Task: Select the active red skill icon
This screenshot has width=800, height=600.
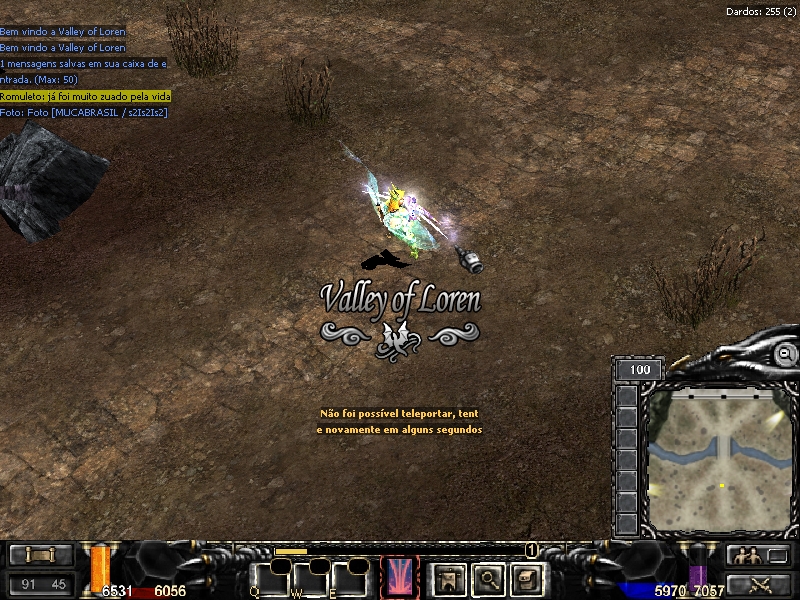Action: click(401, 576)
